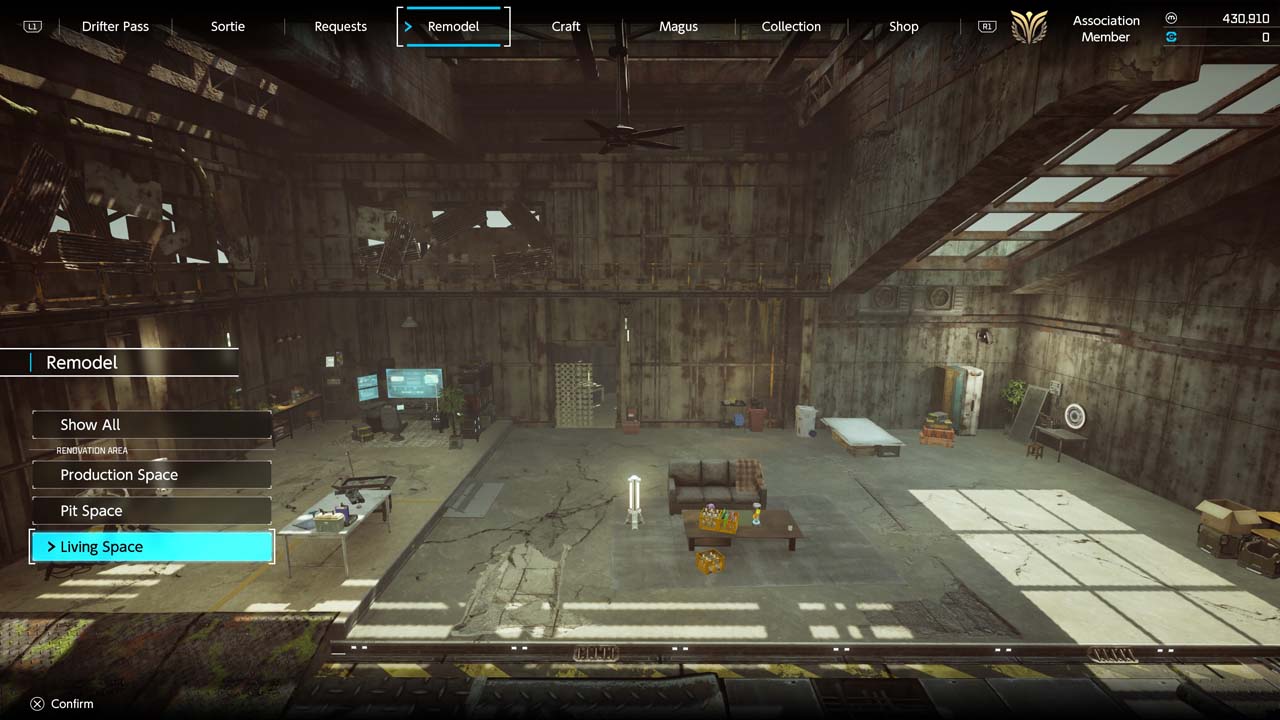Go to the Requests tab
The image size is (1280, 720).
pos(340,26)
